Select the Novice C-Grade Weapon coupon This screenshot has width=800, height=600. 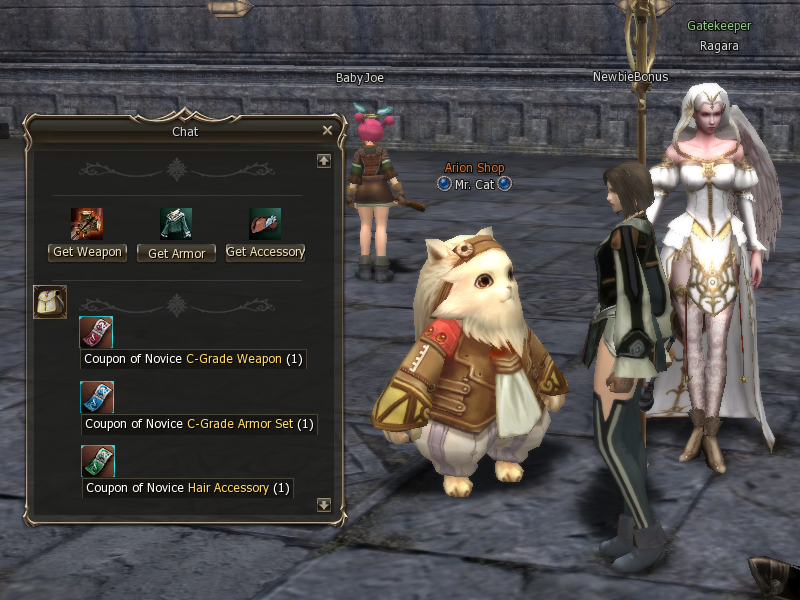coord(97,333)
